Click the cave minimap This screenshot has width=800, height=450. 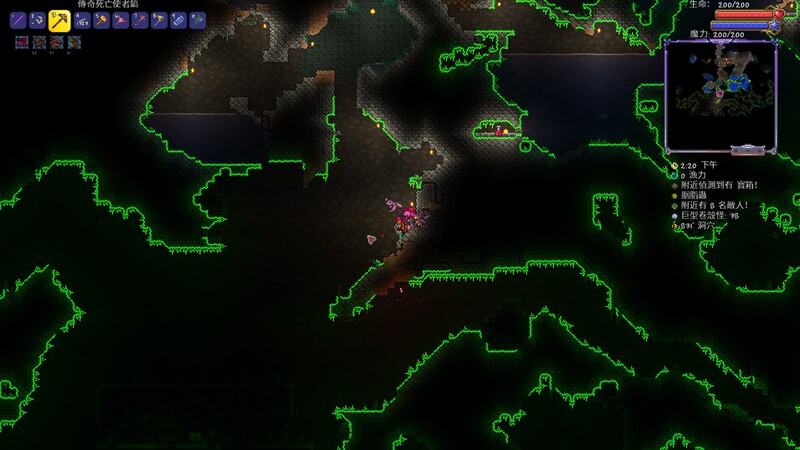(x=720, y=95)
